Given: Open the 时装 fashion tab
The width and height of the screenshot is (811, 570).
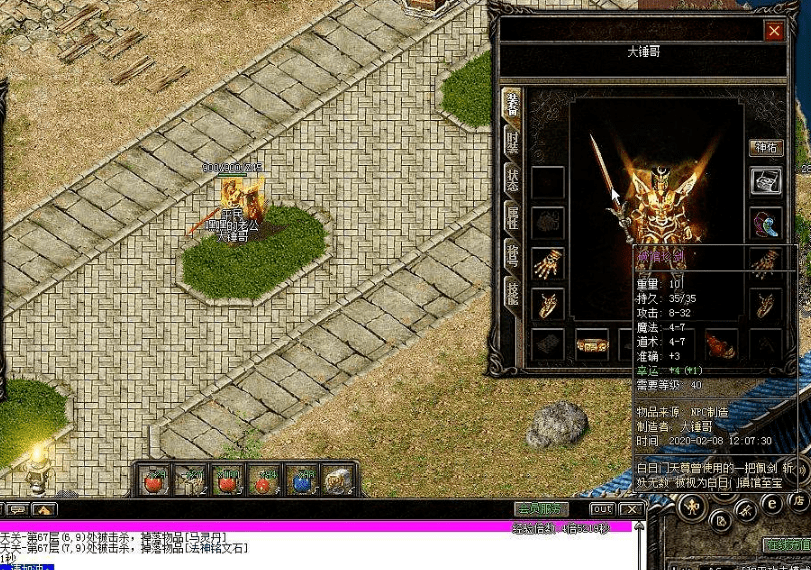Looking at the screenshot, I should pyautogui.click(x=511, y=143).
